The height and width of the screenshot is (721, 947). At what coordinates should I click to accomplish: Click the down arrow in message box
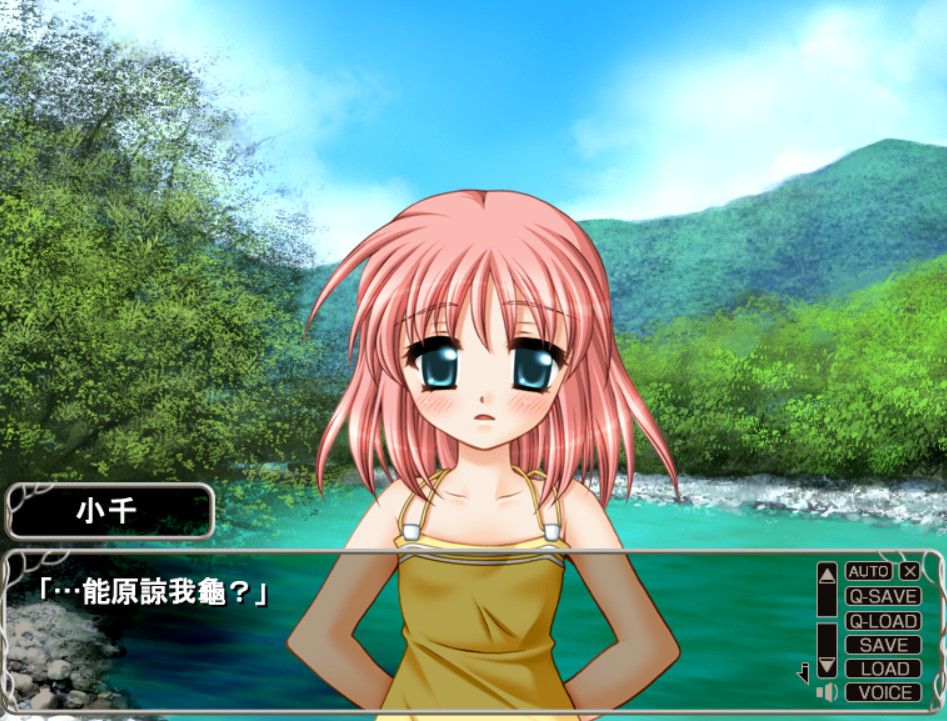click(x=826, y=665)
